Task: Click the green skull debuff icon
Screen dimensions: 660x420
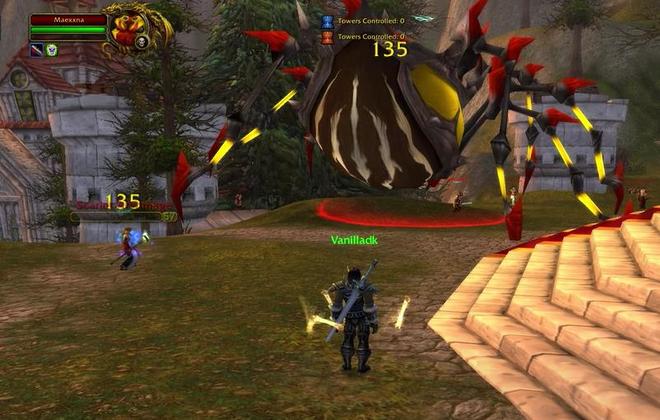Action: pos(51,50)
